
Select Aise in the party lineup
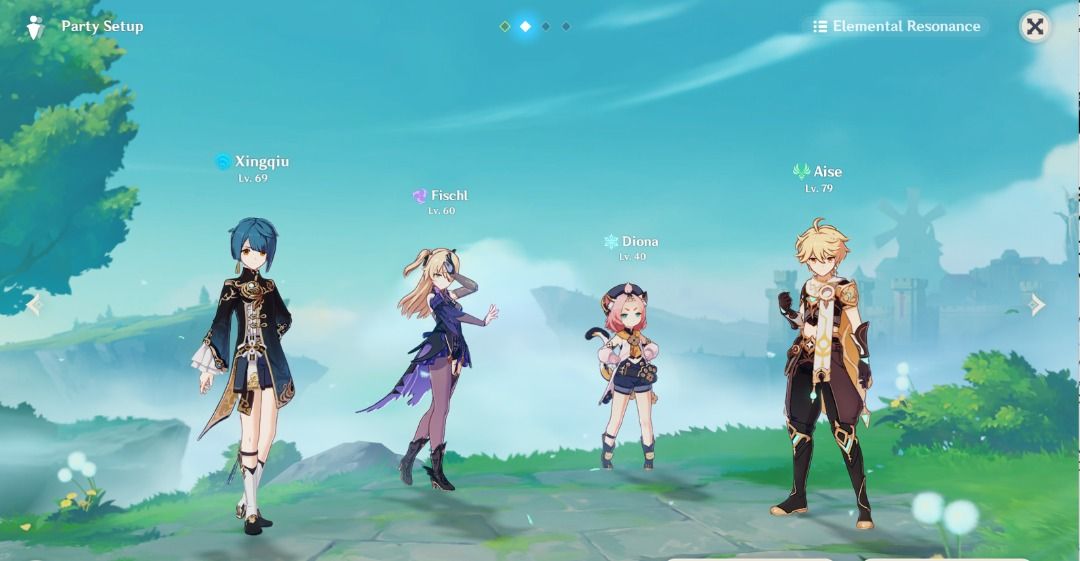(825, 370)
